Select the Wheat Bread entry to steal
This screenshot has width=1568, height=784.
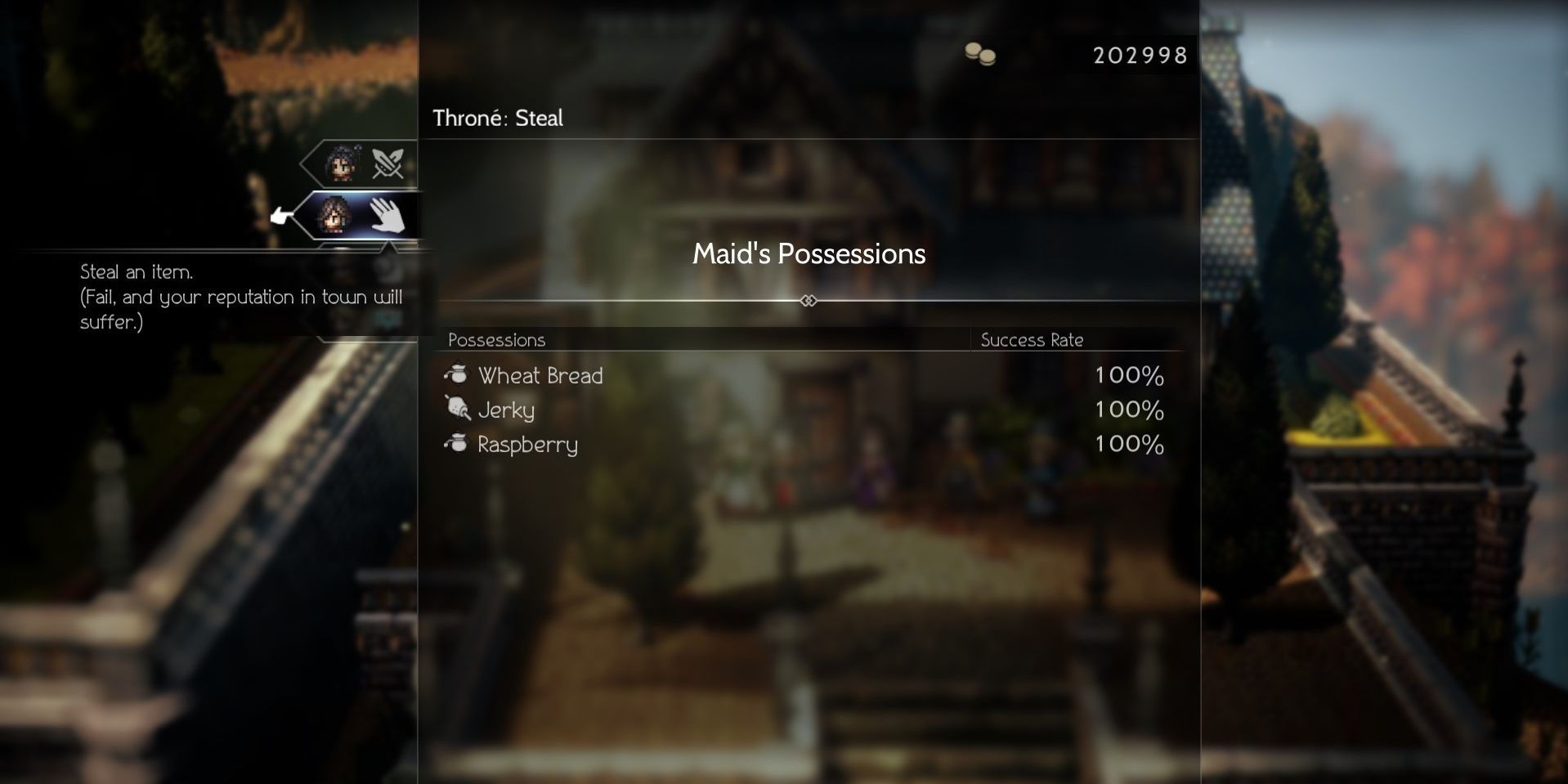coord(540,376)
